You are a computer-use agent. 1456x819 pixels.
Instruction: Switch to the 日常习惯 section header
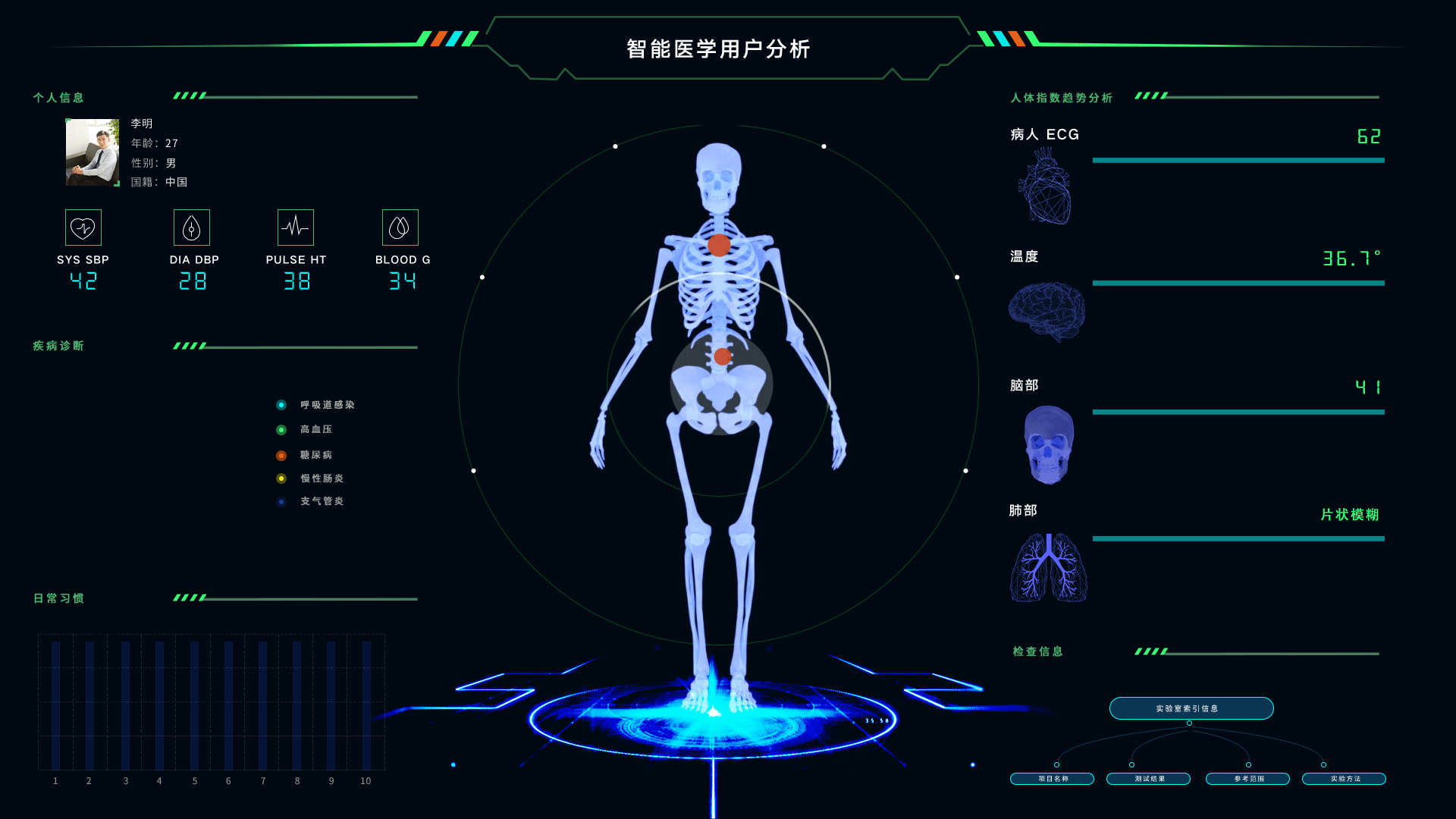(x=59, y=598)
